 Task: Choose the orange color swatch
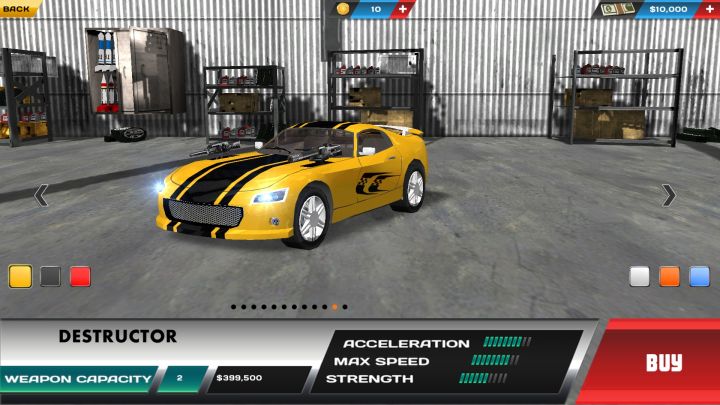click(x=670, y=277)
